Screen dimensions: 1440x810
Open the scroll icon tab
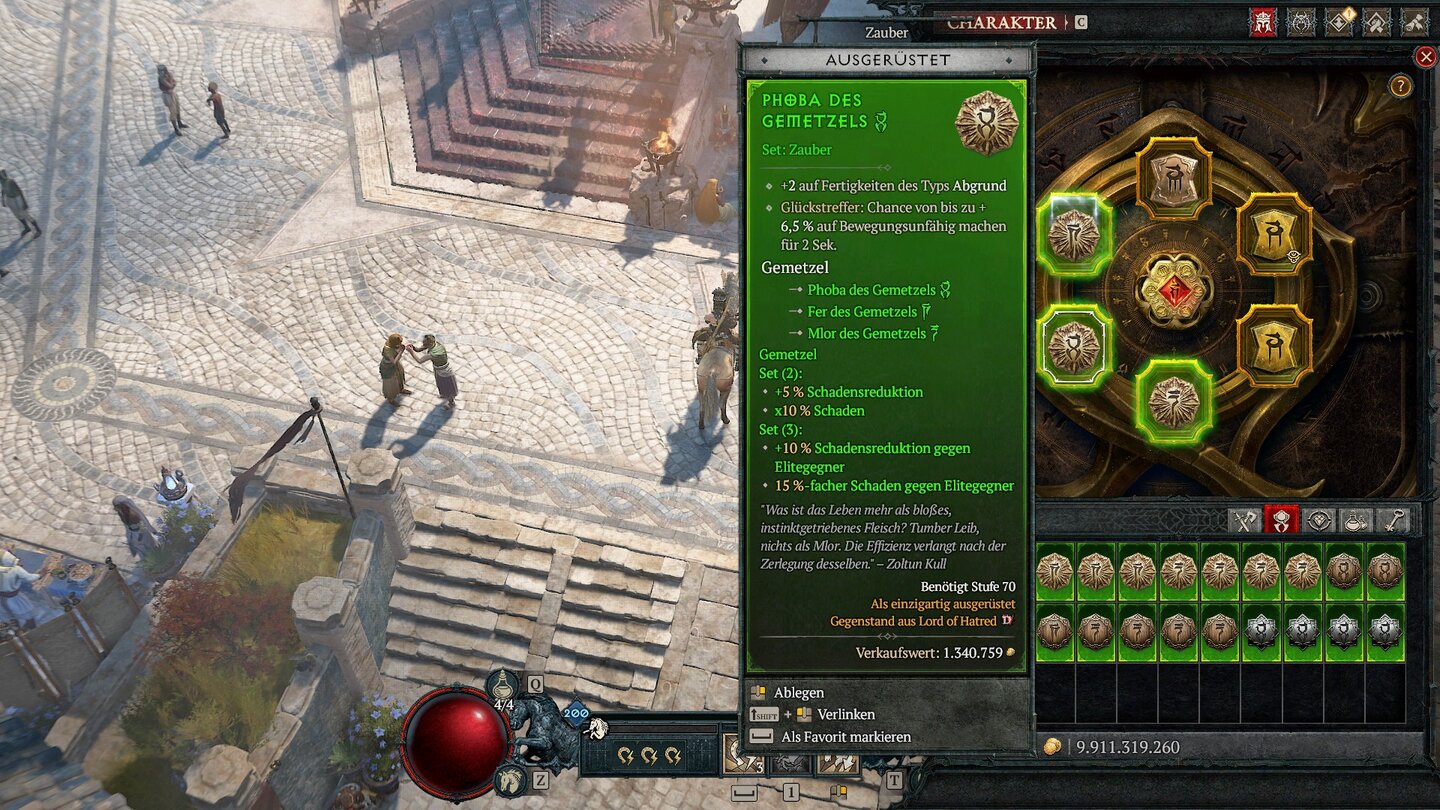click(1415, 22)
